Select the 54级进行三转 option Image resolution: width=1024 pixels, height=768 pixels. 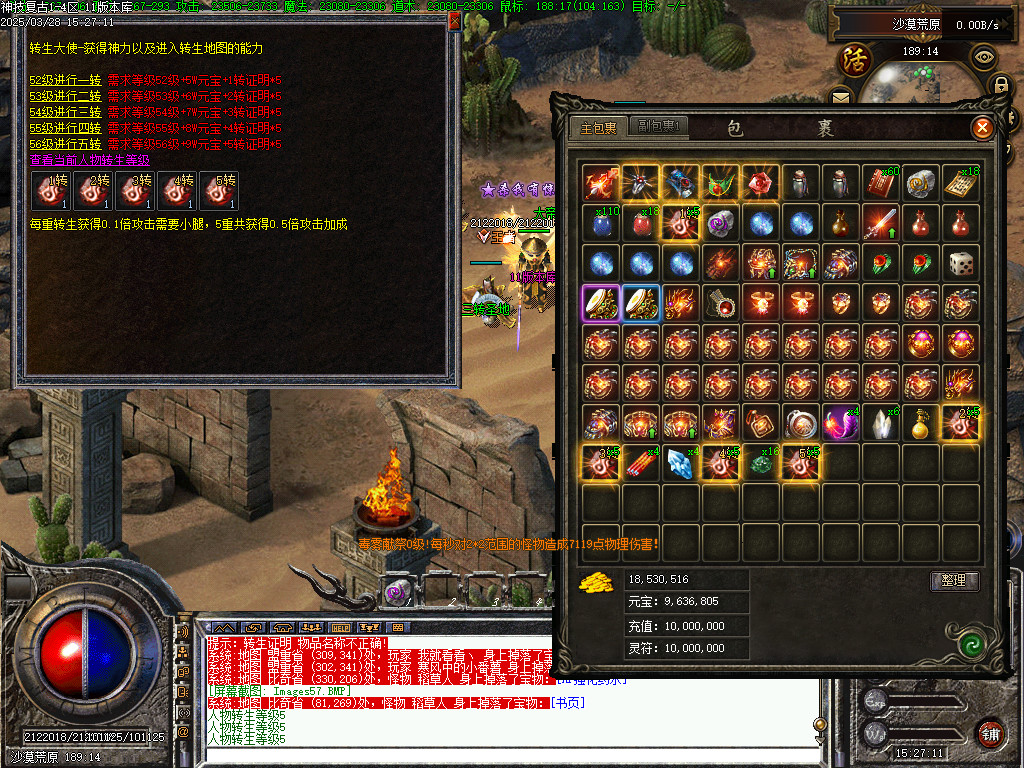coord(66,112)
